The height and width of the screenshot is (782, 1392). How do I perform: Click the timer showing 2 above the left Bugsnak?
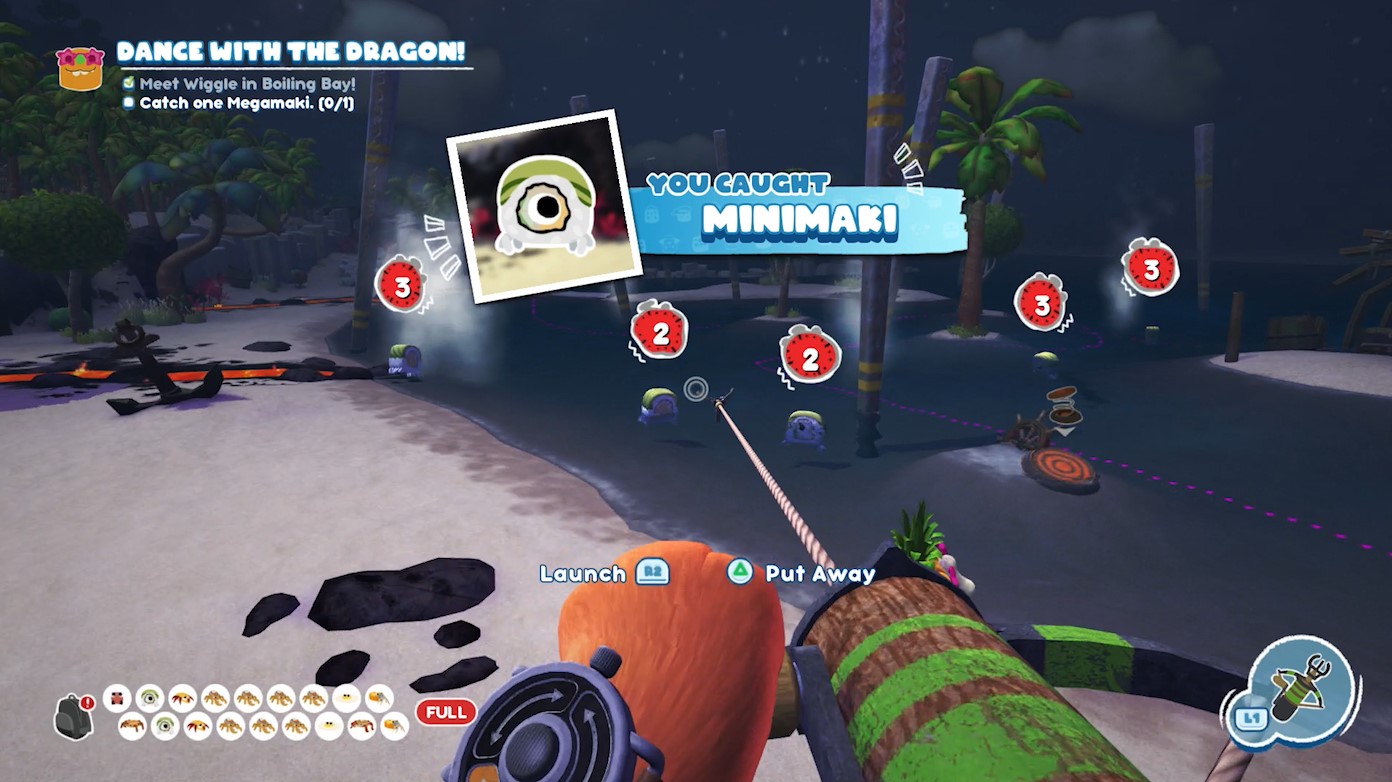[x=659, y=334]
